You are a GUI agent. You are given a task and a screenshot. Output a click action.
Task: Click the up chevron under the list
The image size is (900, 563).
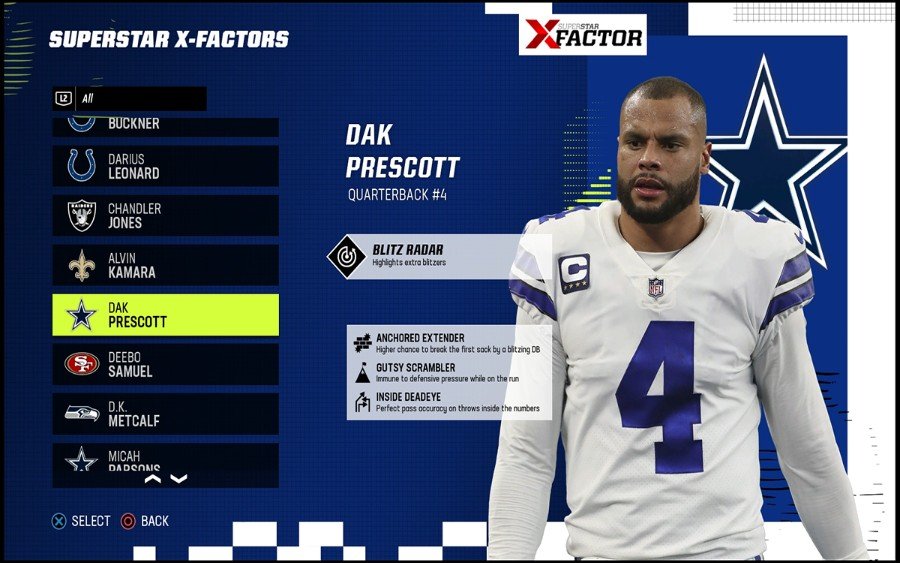153,479
